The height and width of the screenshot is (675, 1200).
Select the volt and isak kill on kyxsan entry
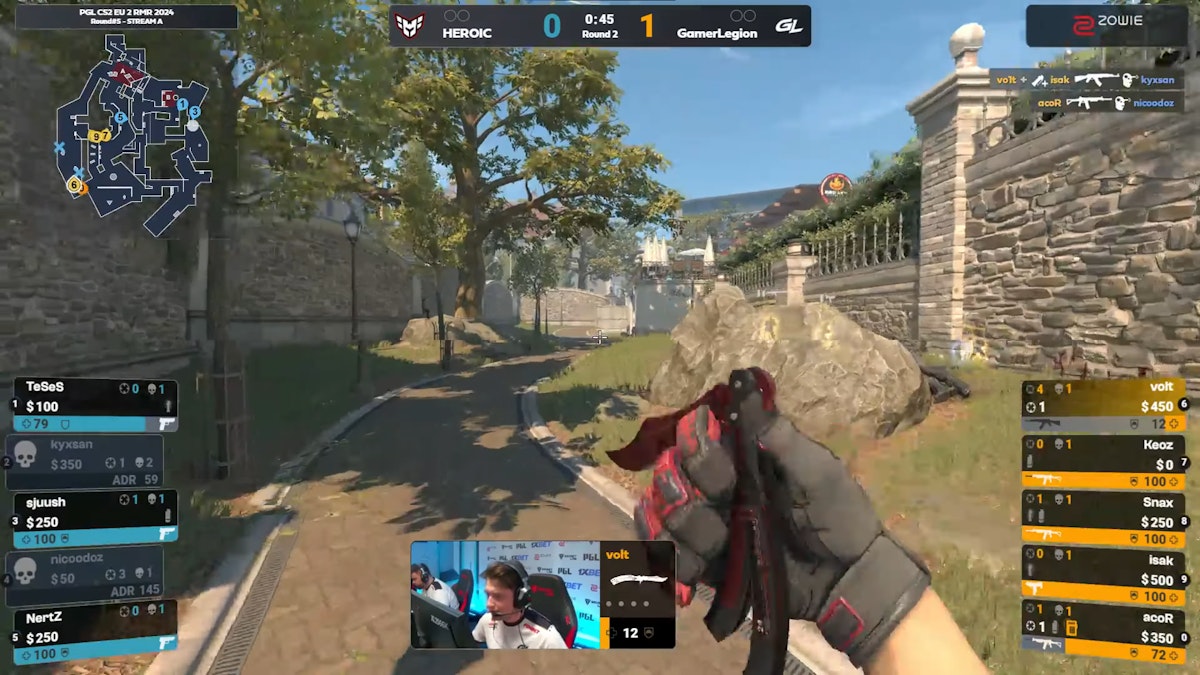pos(1085,79)
